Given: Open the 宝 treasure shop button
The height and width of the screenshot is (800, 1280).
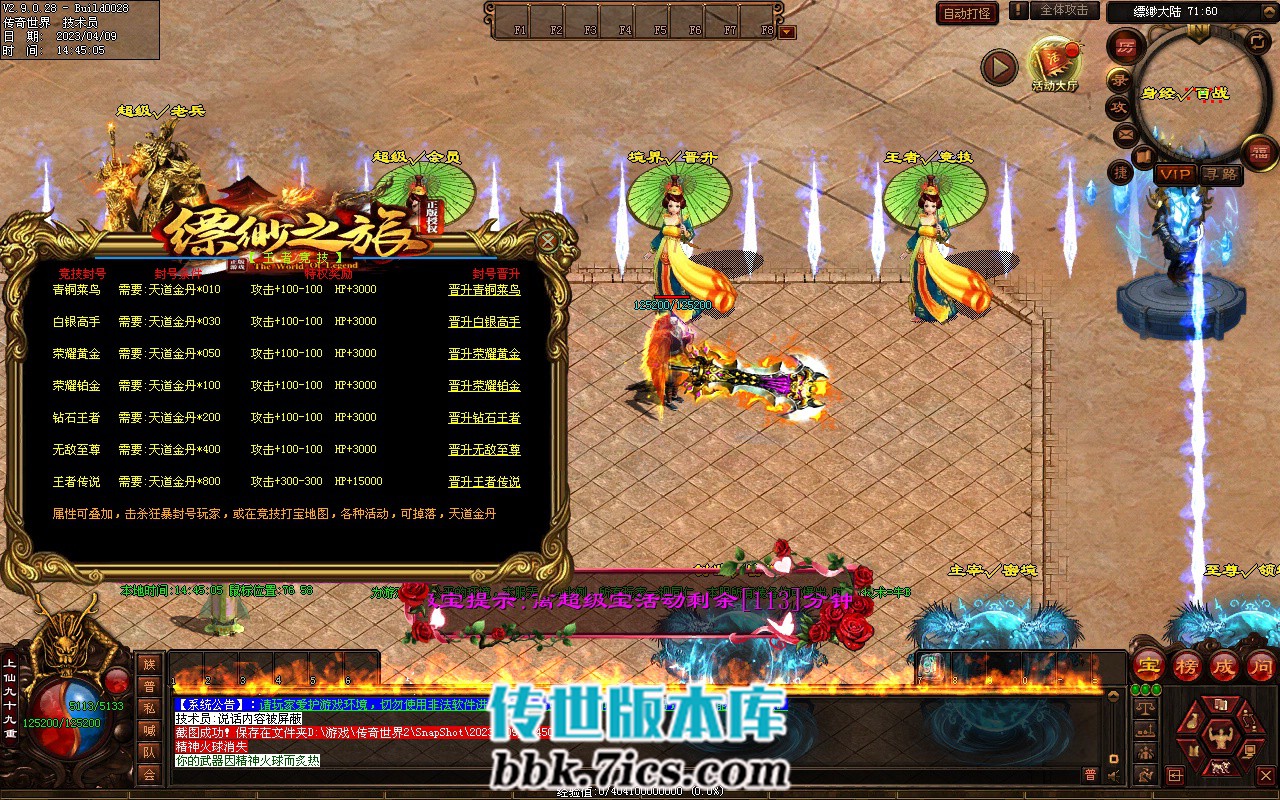Looking at the screenshot, I should [1149, 665].
